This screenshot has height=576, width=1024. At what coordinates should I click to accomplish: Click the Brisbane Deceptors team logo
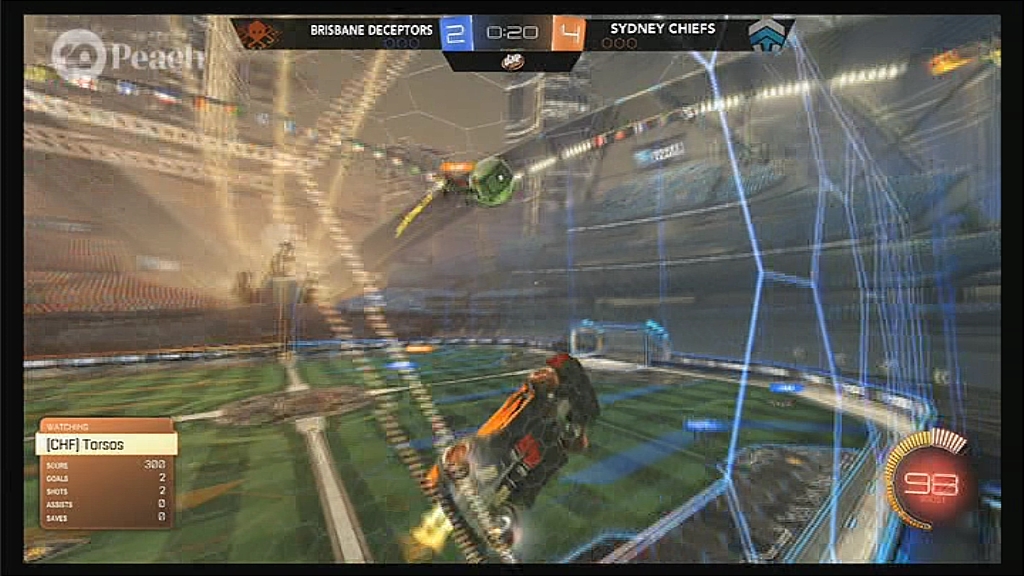click(259, 34)
